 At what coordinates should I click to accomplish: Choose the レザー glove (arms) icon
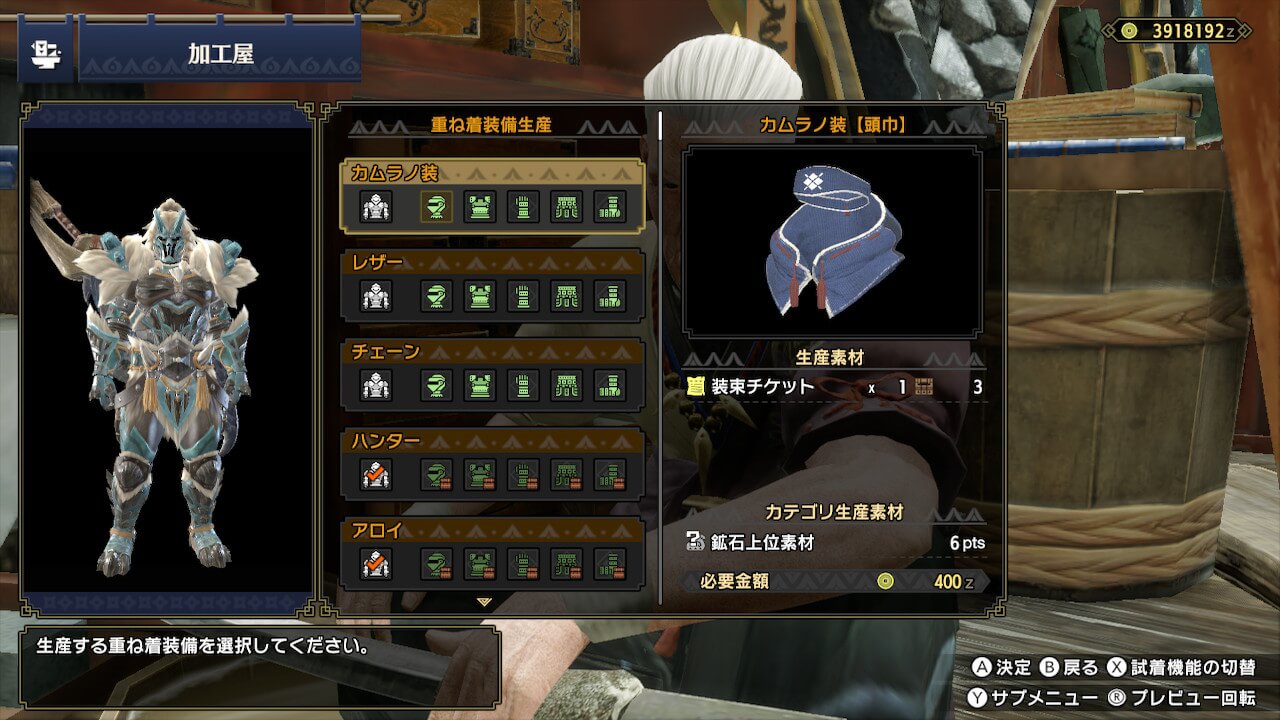523,296
